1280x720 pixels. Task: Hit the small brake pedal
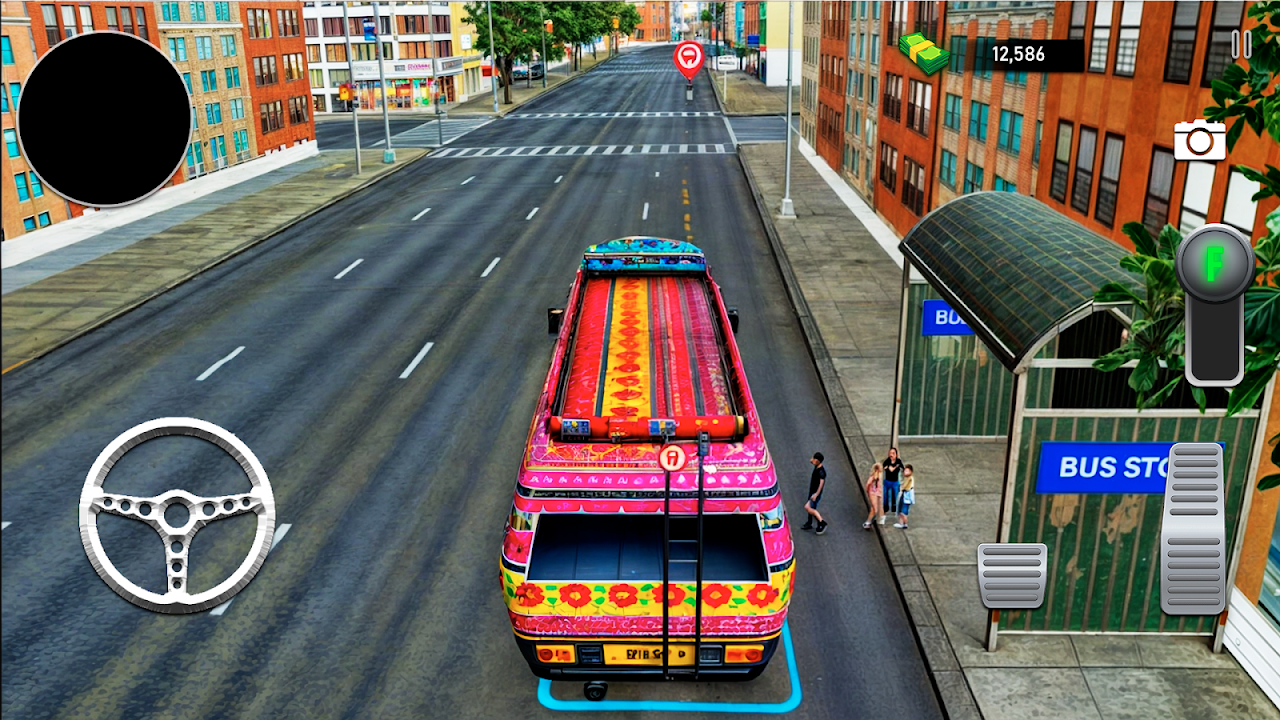(x=1012, y=575)
